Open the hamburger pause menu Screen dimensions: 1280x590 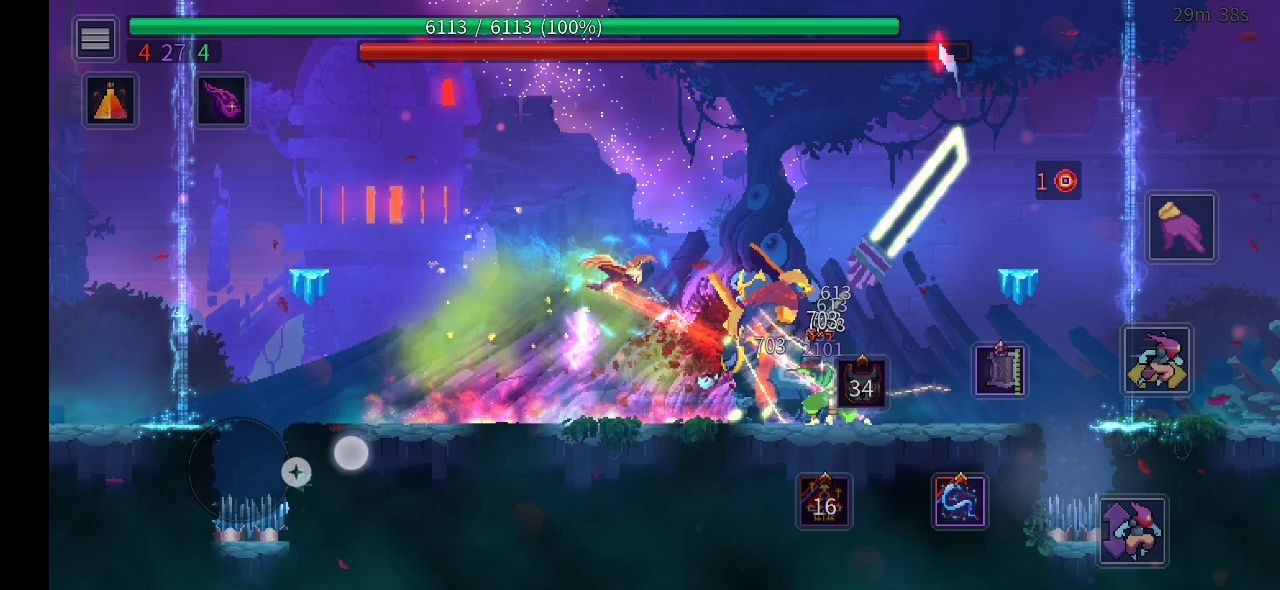point(95,39)
